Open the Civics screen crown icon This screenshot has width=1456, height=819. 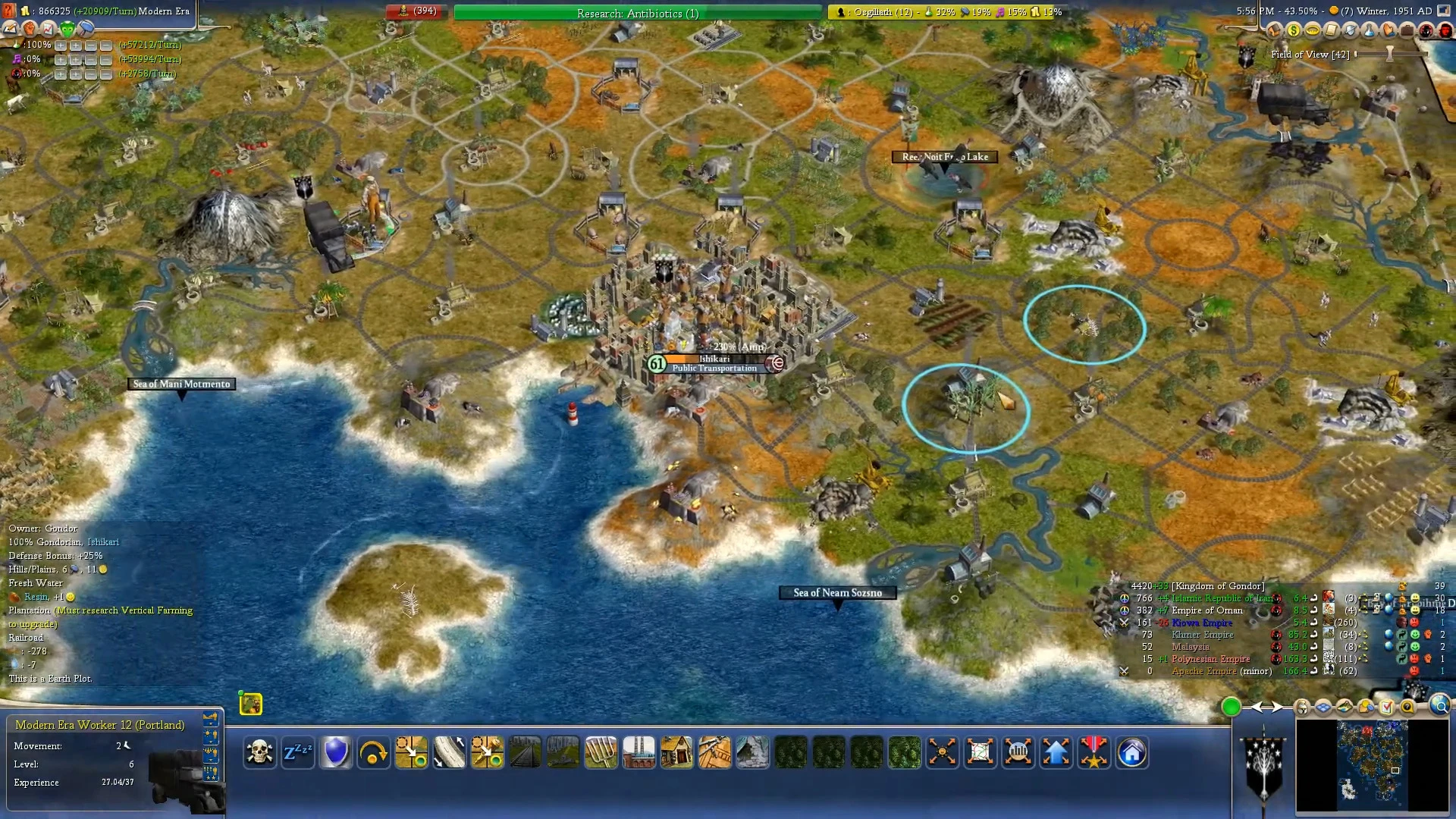click(x=1313, y=30)
